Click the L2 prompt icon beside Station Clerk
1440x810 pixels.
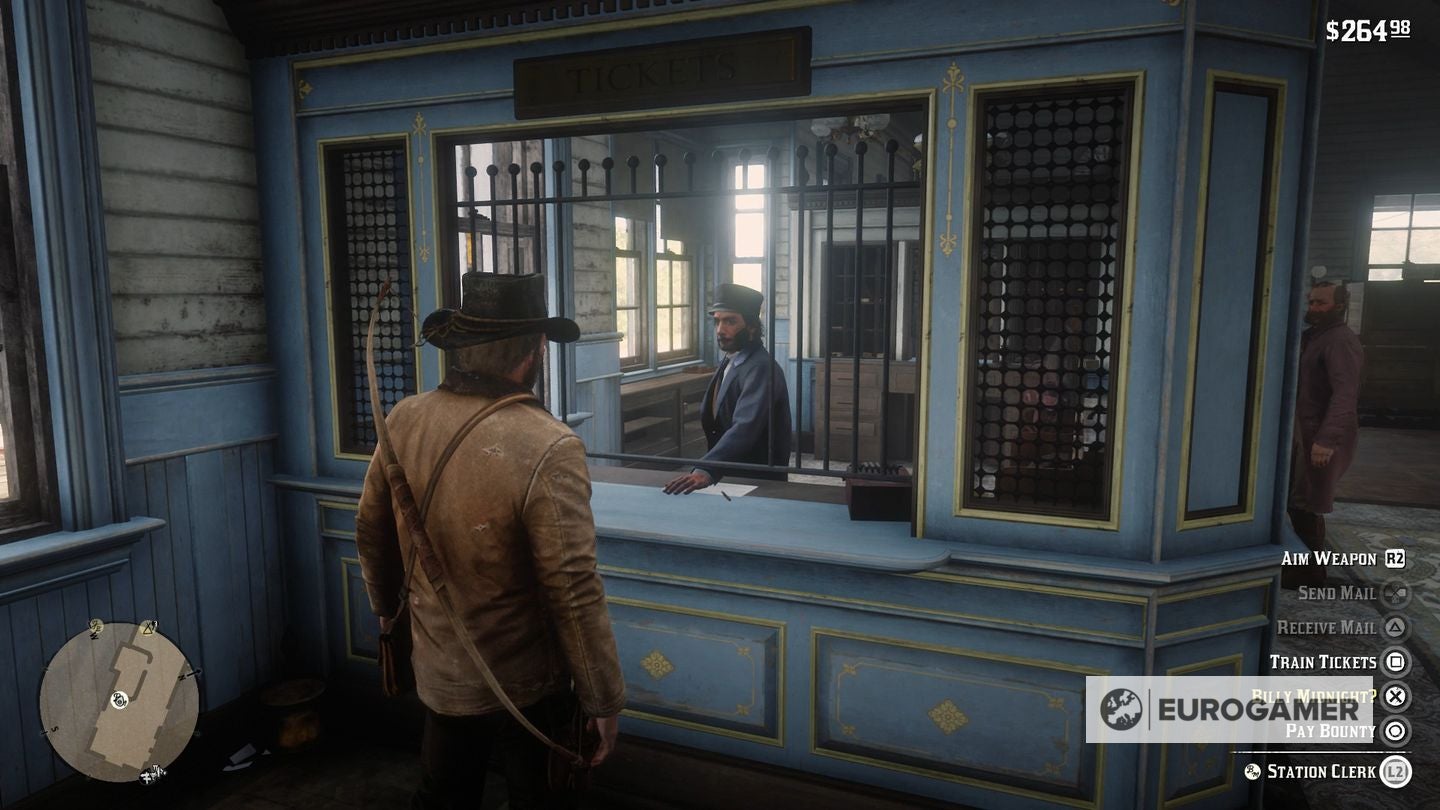(1395, 773)
